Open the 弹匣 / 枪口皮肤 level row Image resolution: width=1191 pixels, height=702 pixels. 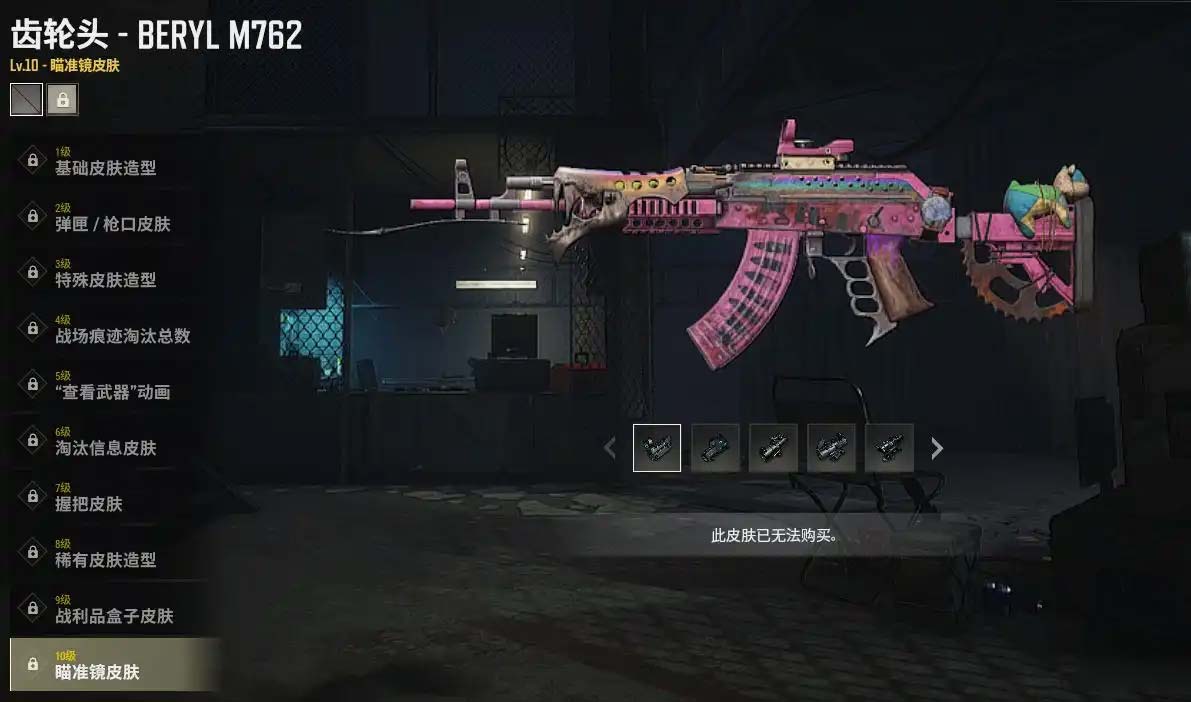[x=112, y=217]
